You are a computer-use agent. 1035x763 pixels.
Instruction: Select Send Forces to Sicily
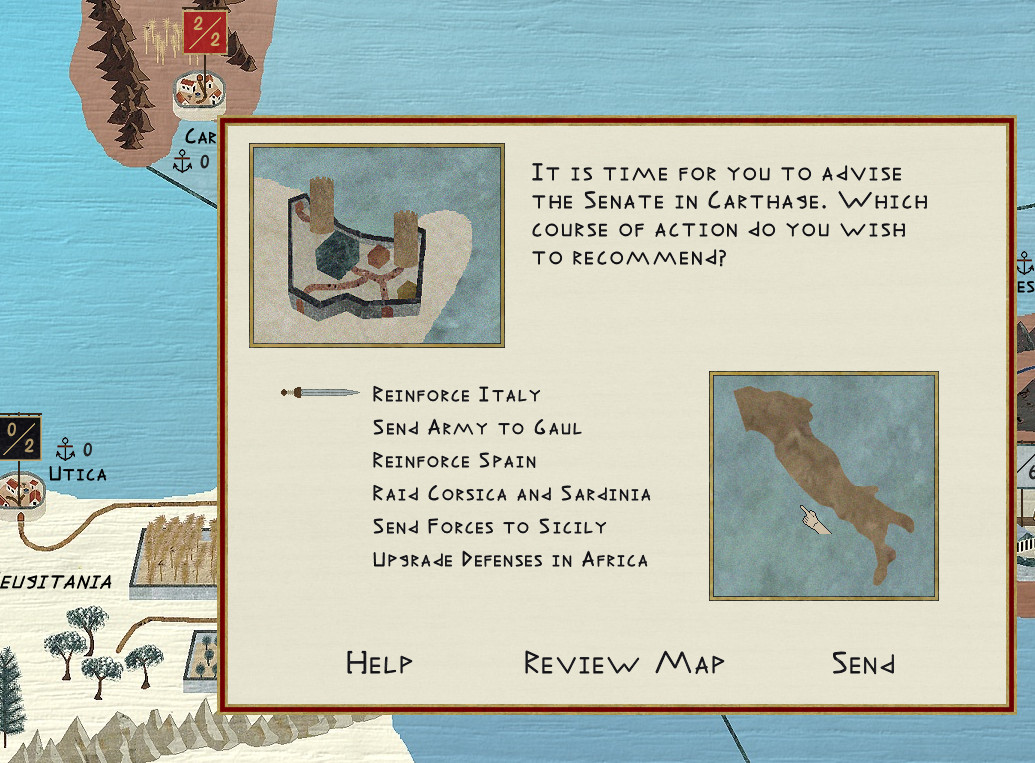tap(489, 527)
